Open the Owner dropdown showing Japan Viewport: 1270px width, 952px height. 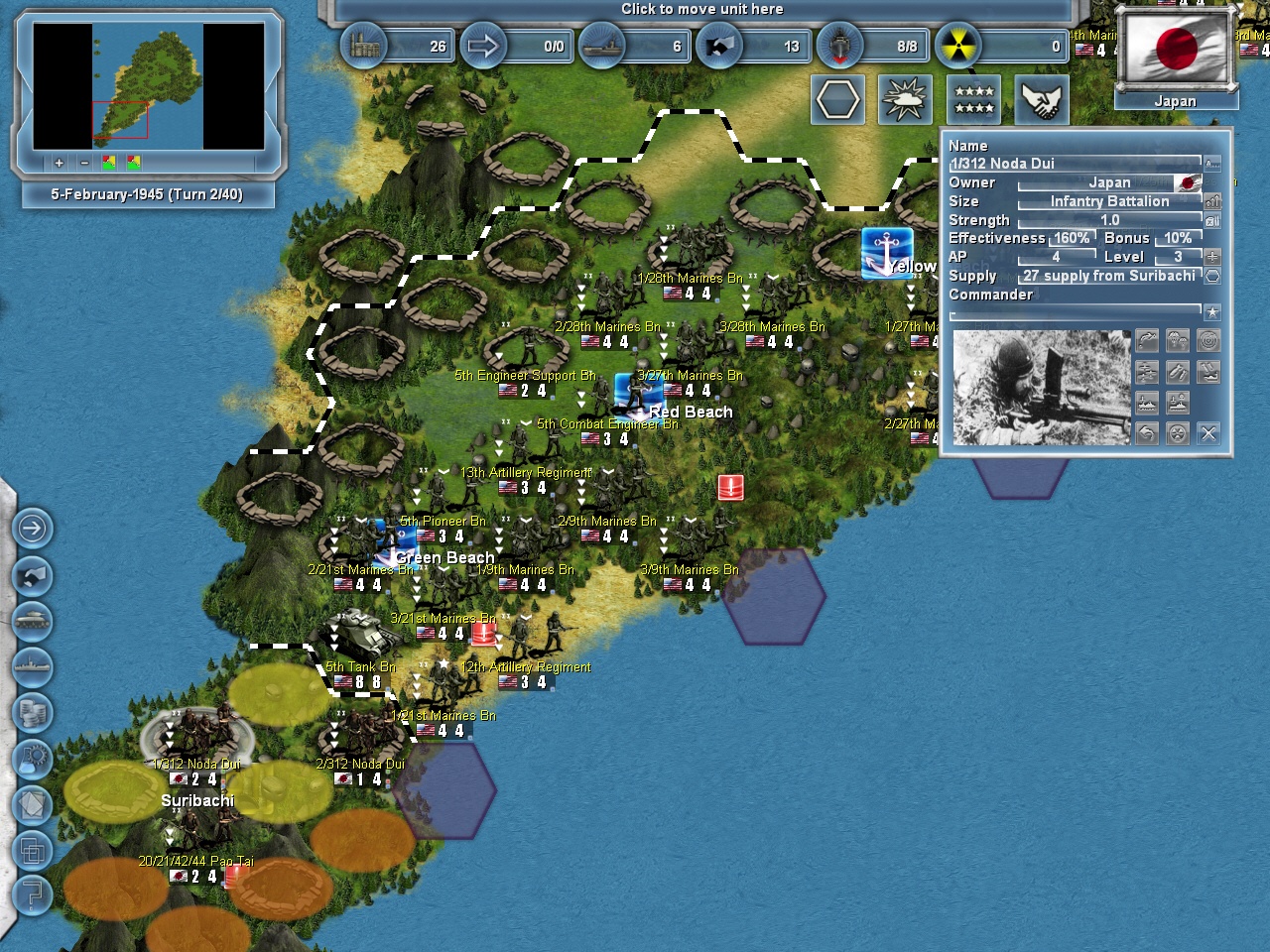click(1109, 182)
